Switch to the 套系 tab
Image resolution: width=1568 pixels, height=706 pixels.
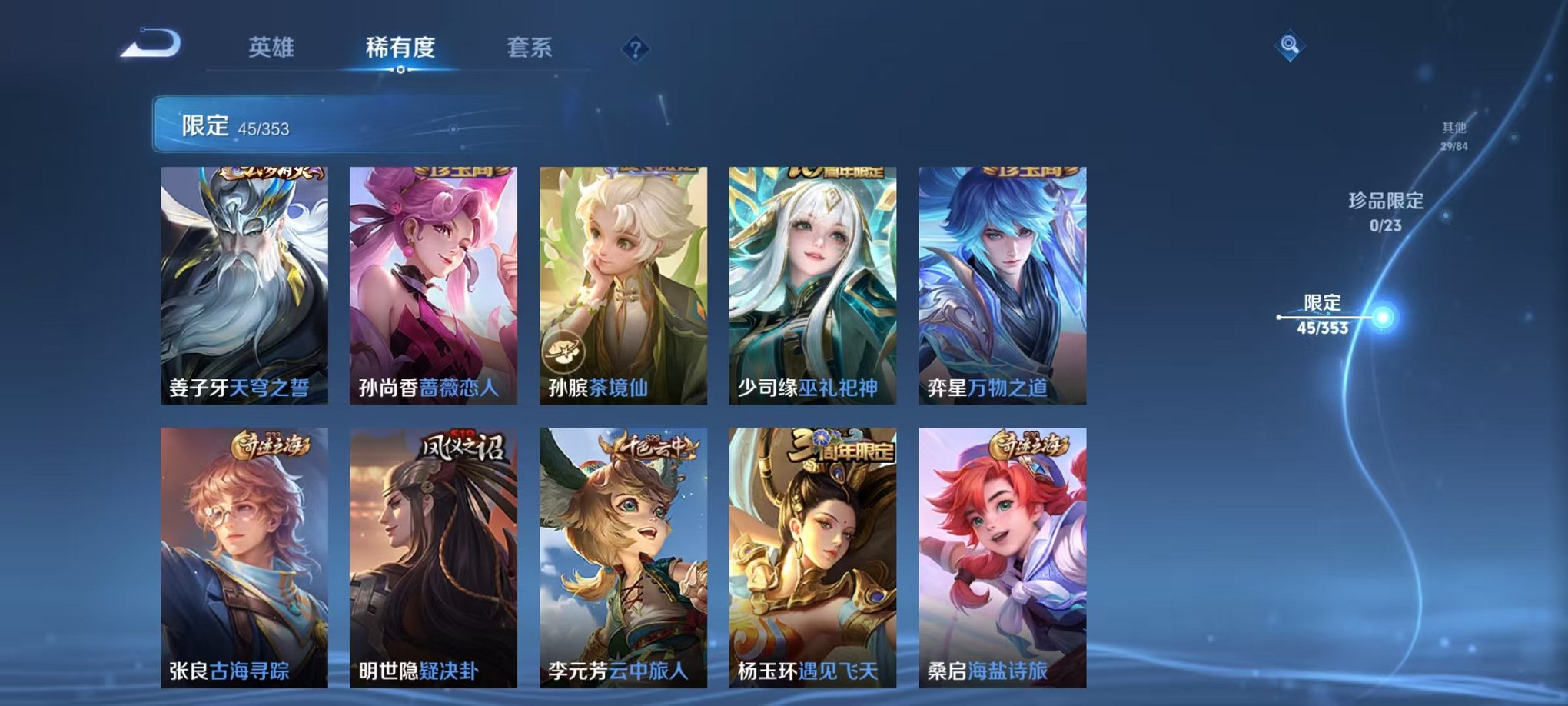[x=530, y=48]
